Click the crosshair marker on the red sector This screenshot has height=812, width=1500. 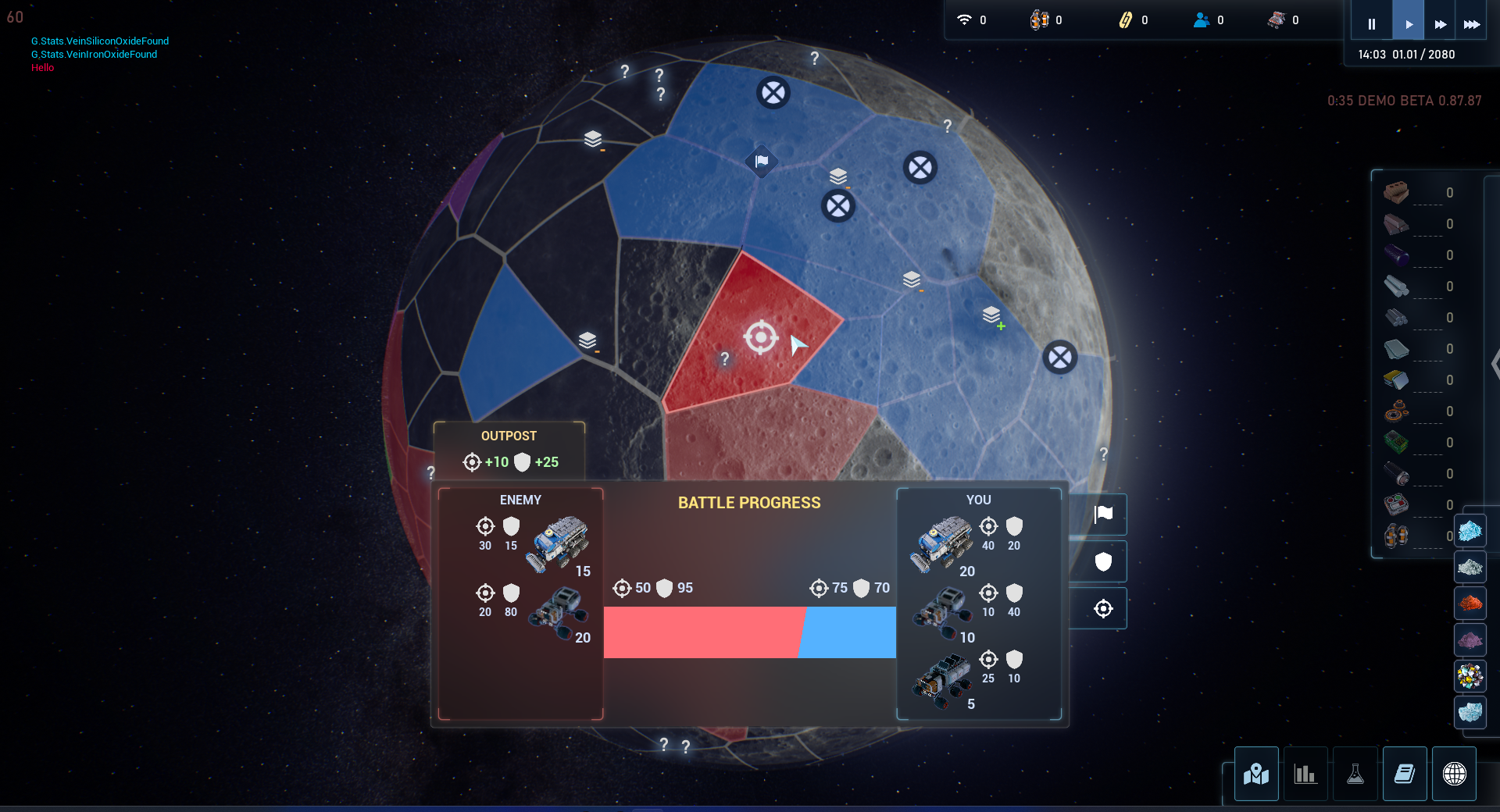(760, 337)
